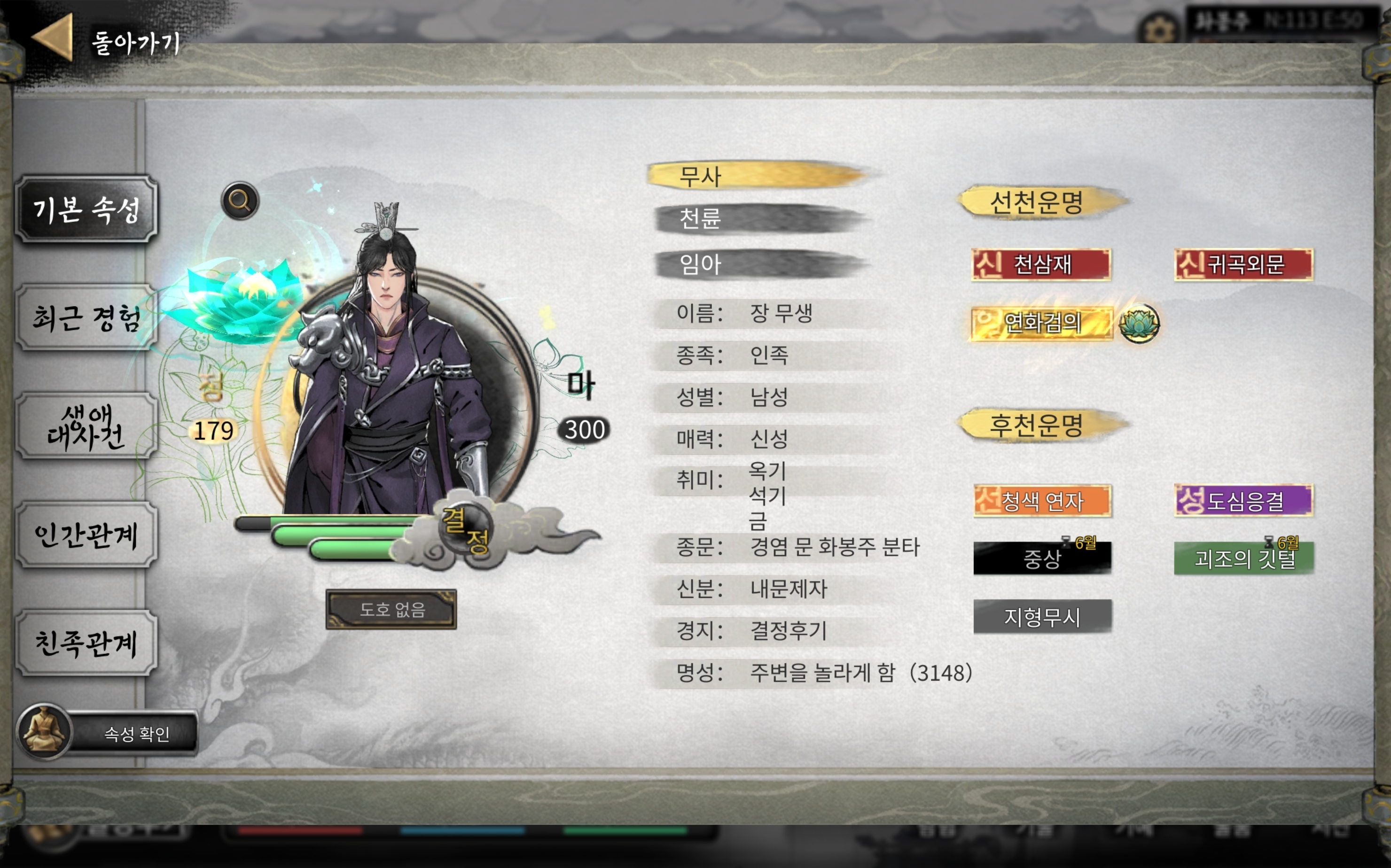The height and width of the screenshot is (868, 1391).
Task: Choose the 연화검의 golden fate tag
Action: 1041,323
